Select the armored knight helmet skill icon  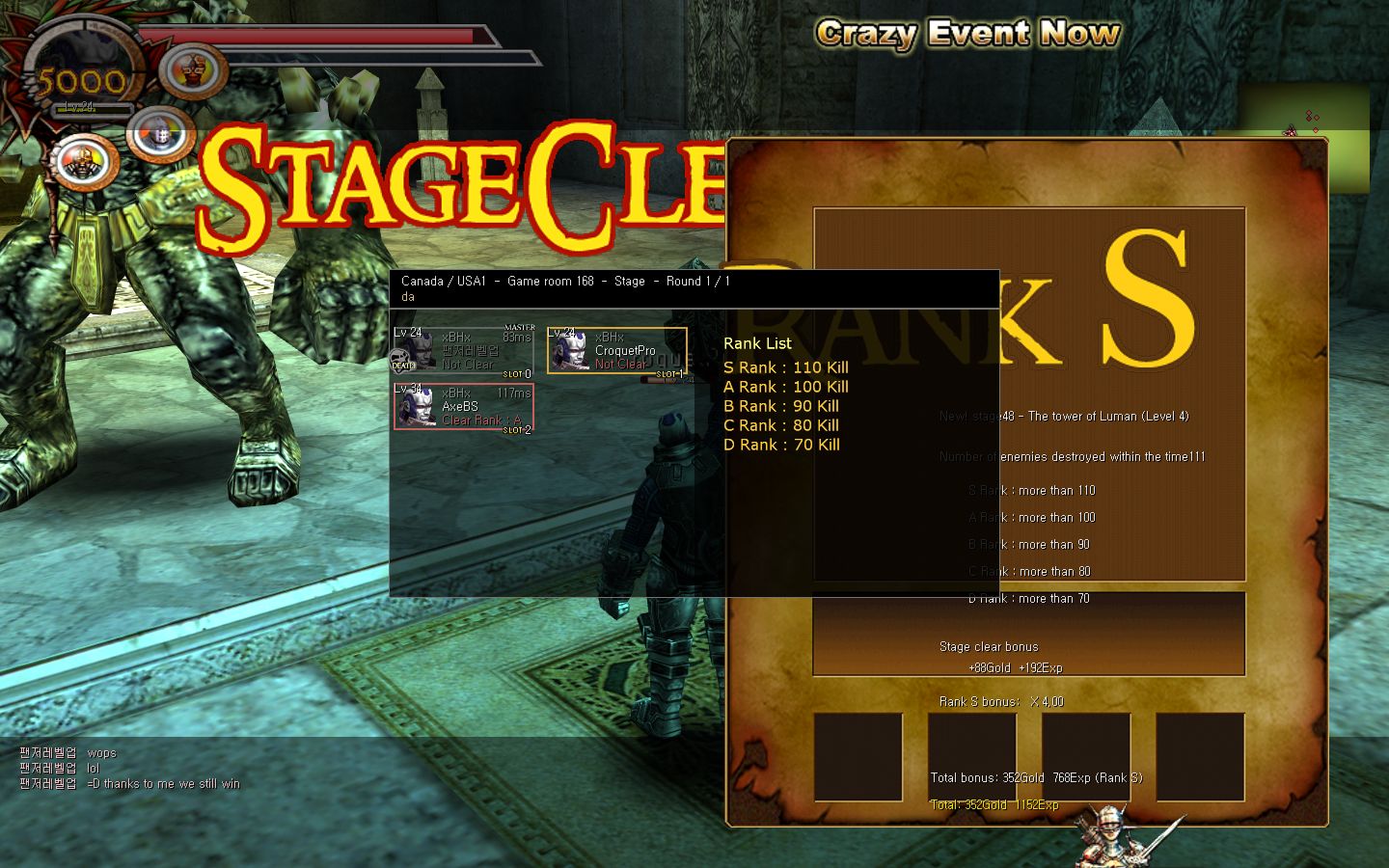point(160,134)
